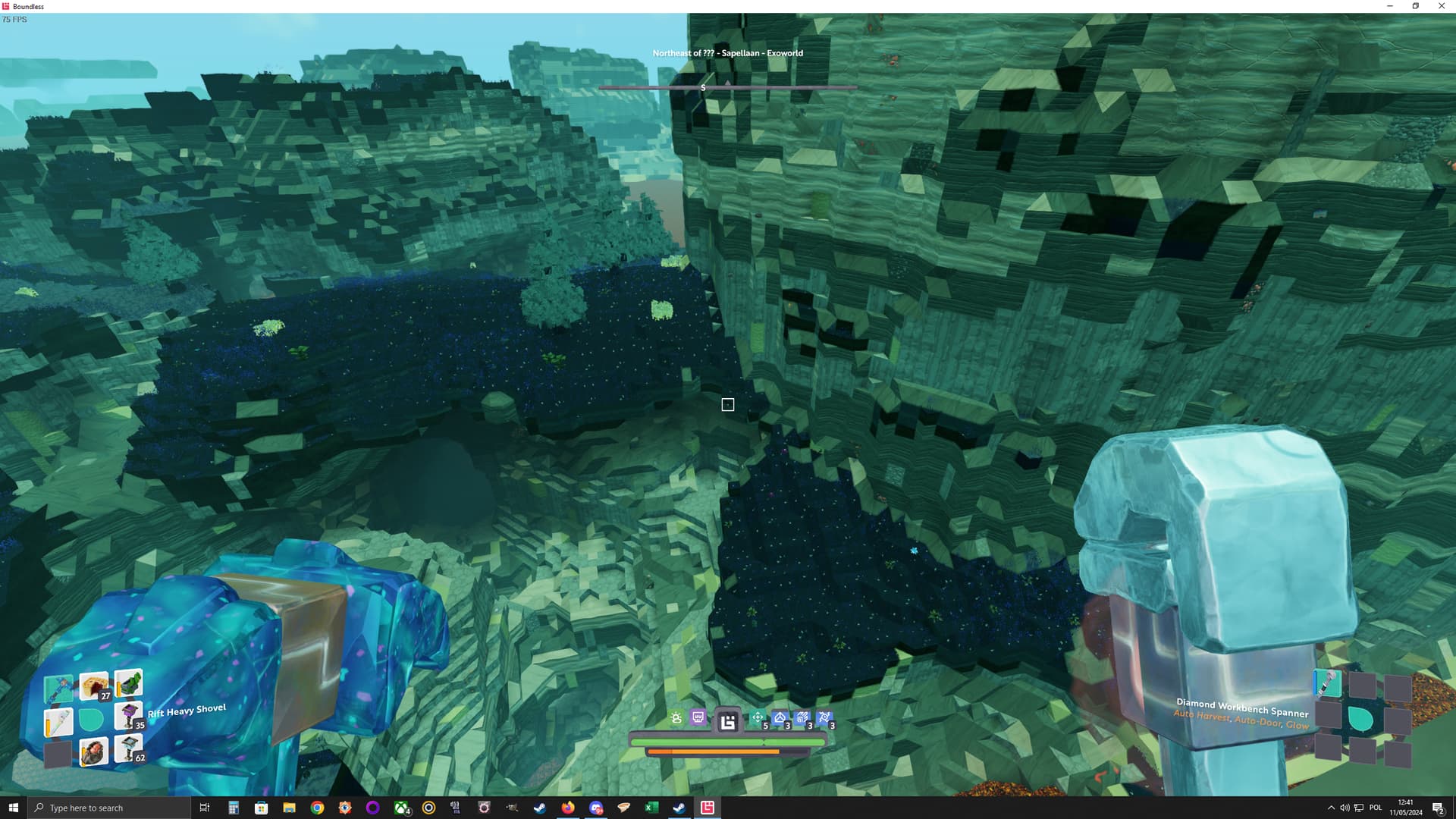The height and width of the screenshot is (819, 1456).
Task: Minimize the Boundless window
Action: pyautogui.click(x=1390, y=6)
